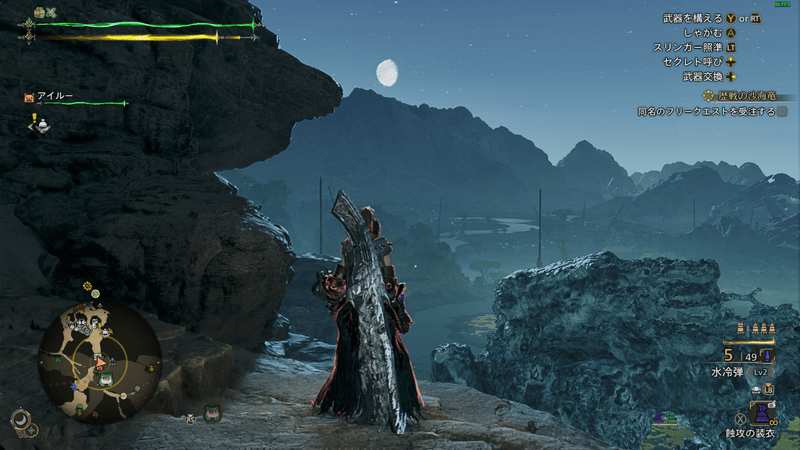Tick the 同名のフリークエストを受注する checkbox
Viewport: 800px width, 450px height.
click(782, 112)
